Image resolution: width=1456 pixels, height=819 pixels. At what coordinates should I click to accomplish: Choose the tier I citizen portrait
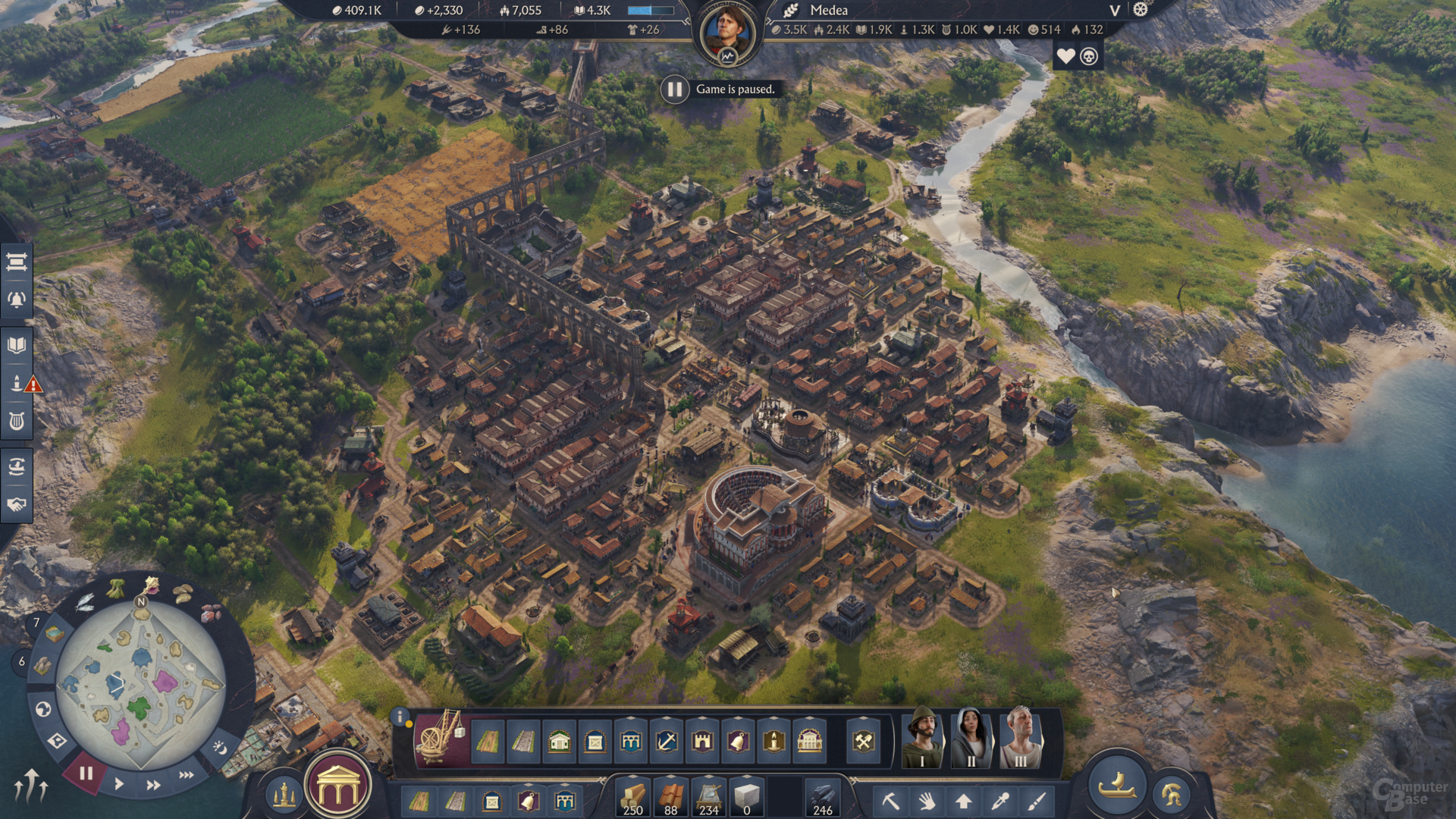(x=922, y=737)
